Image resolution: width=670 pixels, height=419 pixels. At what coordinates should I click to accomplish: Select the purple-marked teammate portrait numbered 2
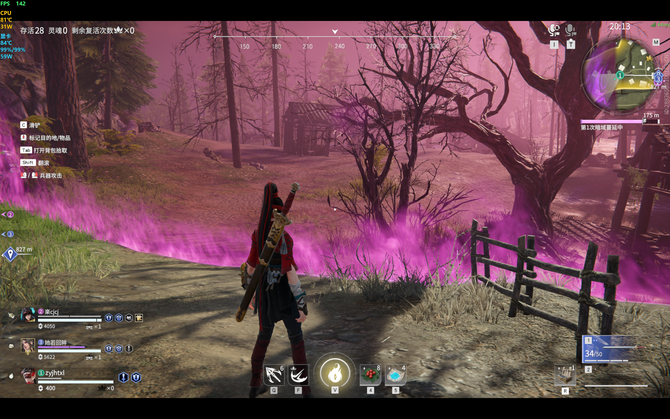point(28,315)
